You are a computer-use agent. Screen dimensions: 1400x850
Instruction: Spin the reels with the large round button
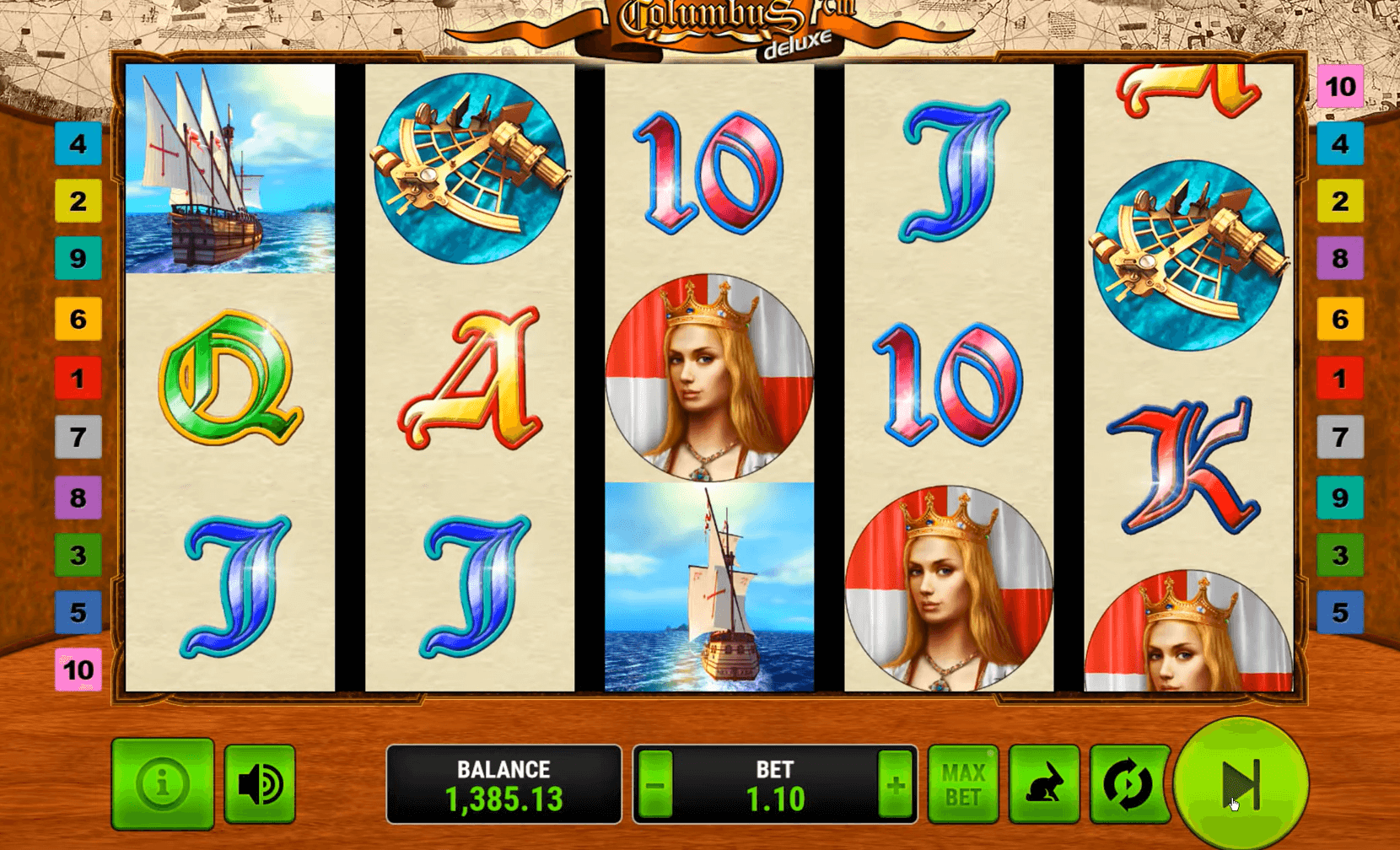pyautogui.click(x=1241, y=784)
